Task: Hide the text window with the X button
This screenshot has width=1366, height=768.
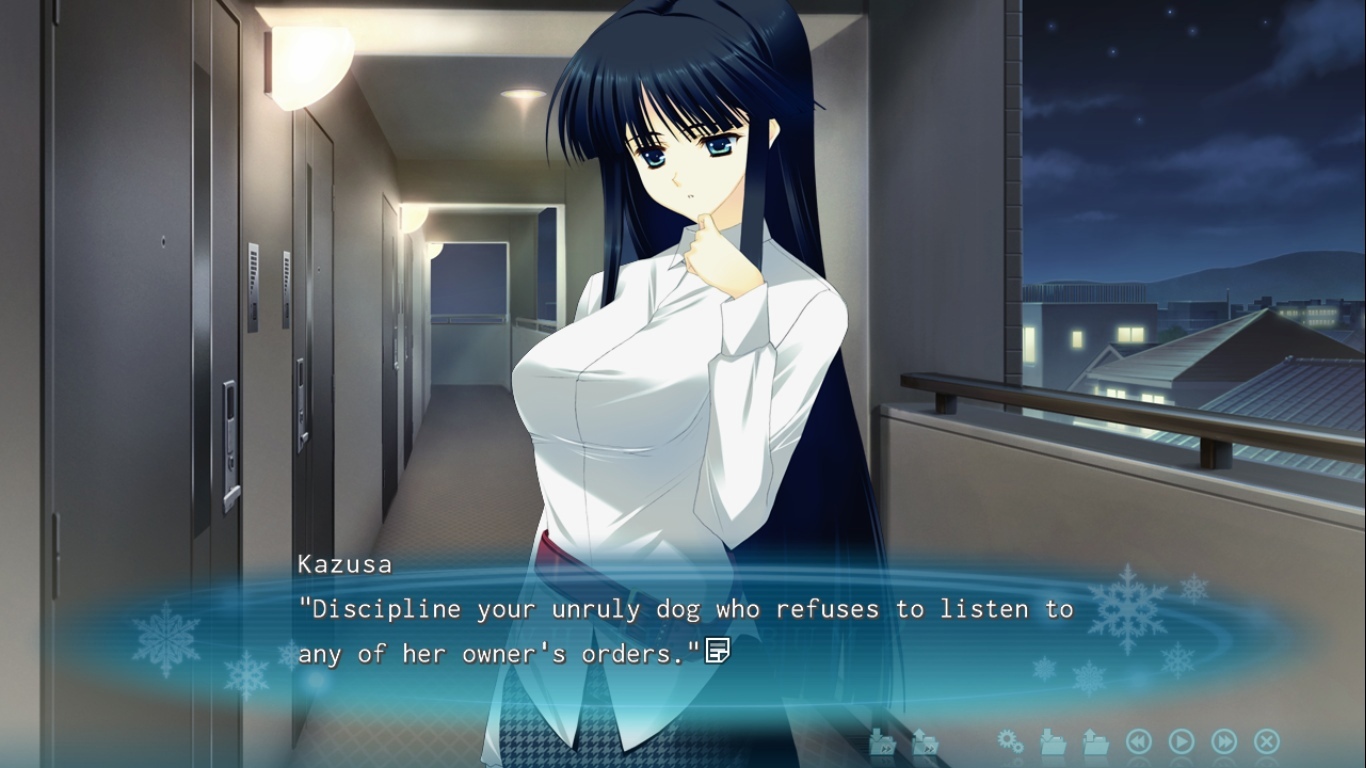Action: [1266, 741]
